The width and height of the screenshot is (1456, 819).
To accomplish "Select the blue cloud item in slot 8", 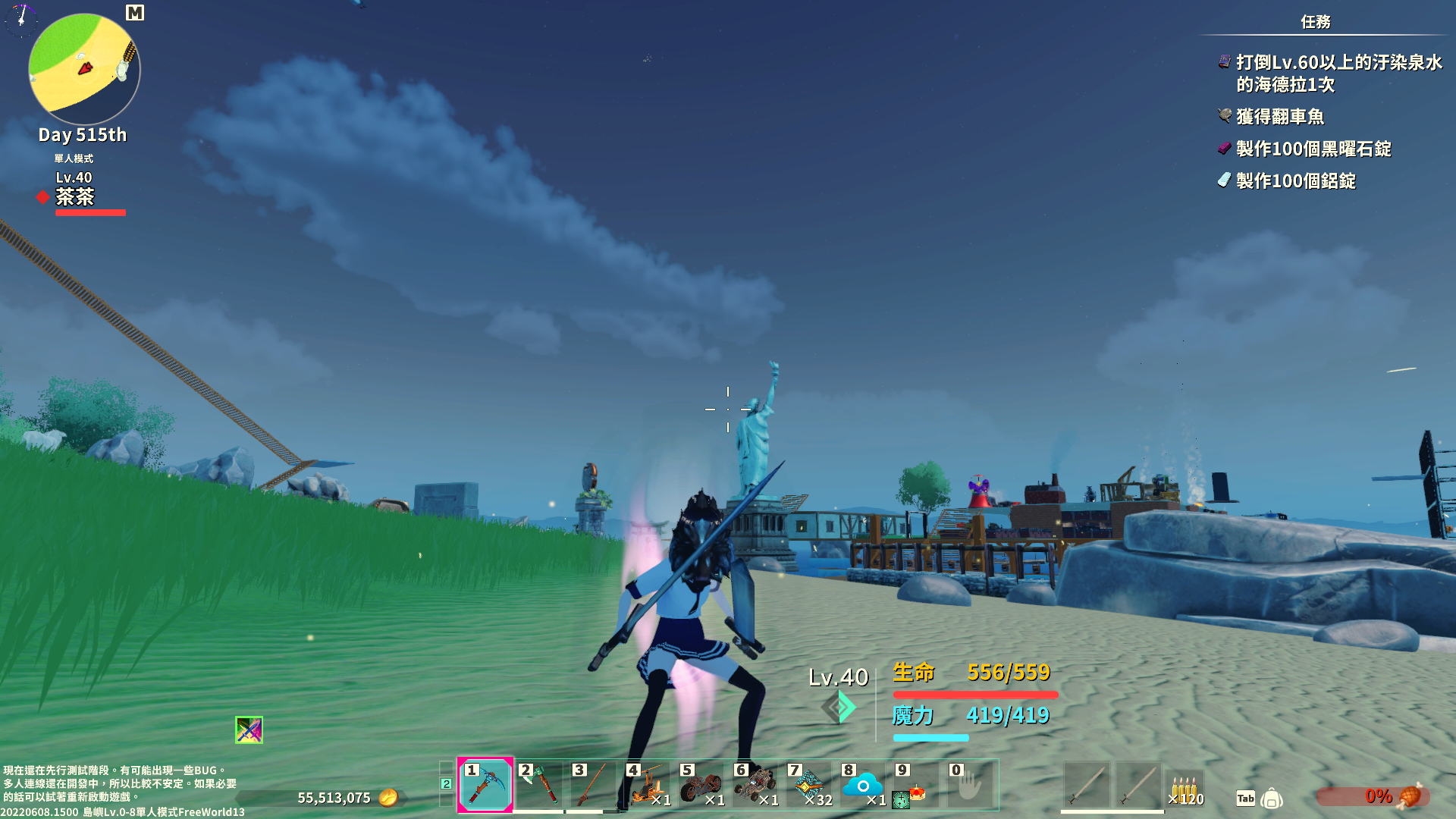I will click(x=862, y=786).
